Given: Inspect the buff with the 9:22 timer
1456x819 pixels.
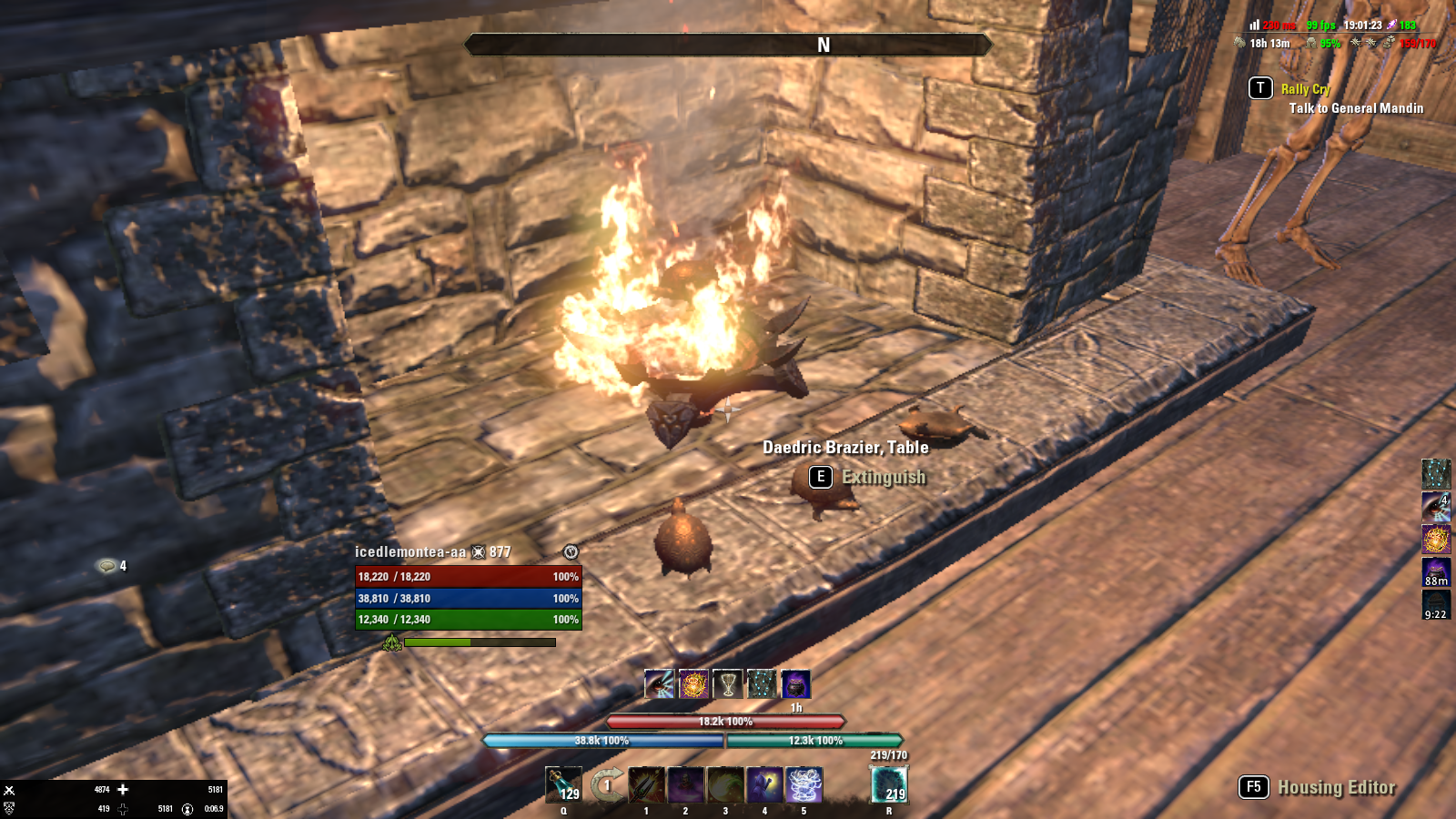Looking at the screenshot, I should point(1436,603).
